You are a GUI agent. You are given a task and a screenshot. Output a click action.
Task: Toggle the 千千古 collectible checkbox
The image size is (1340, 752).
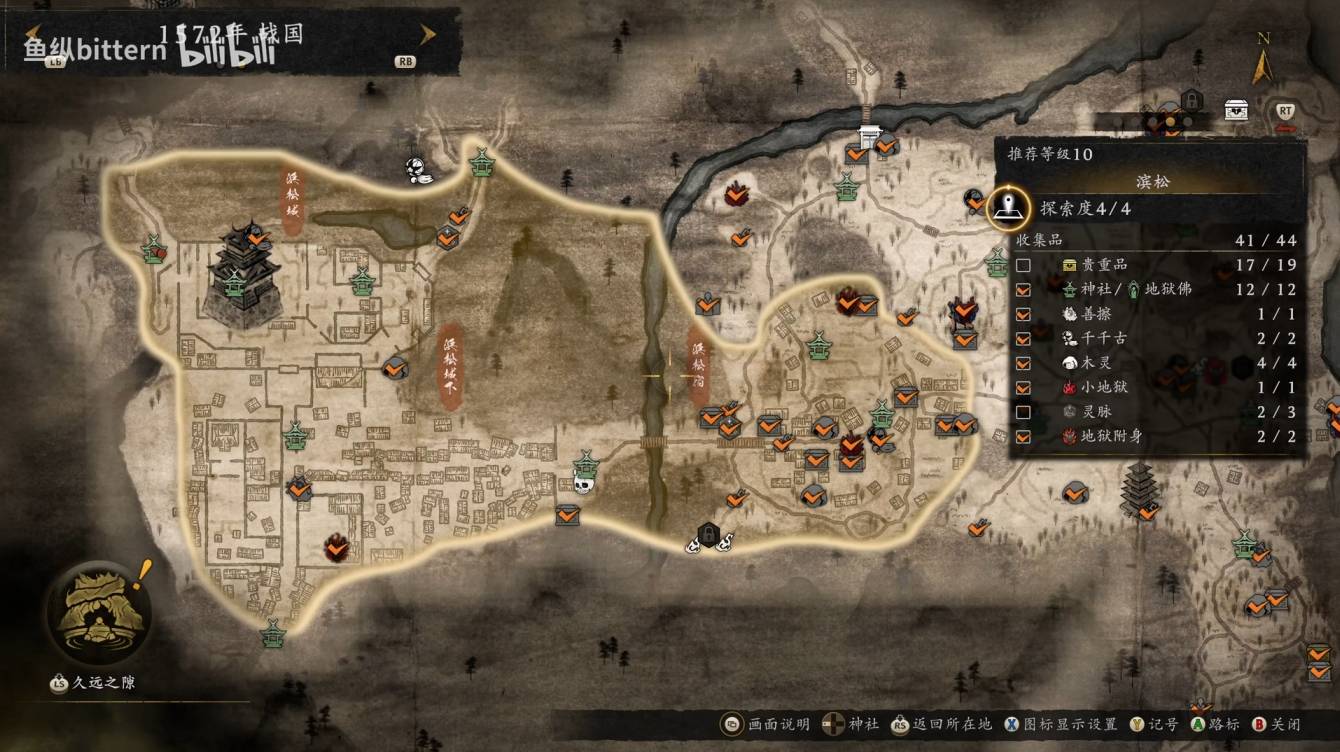(1023, 338)
